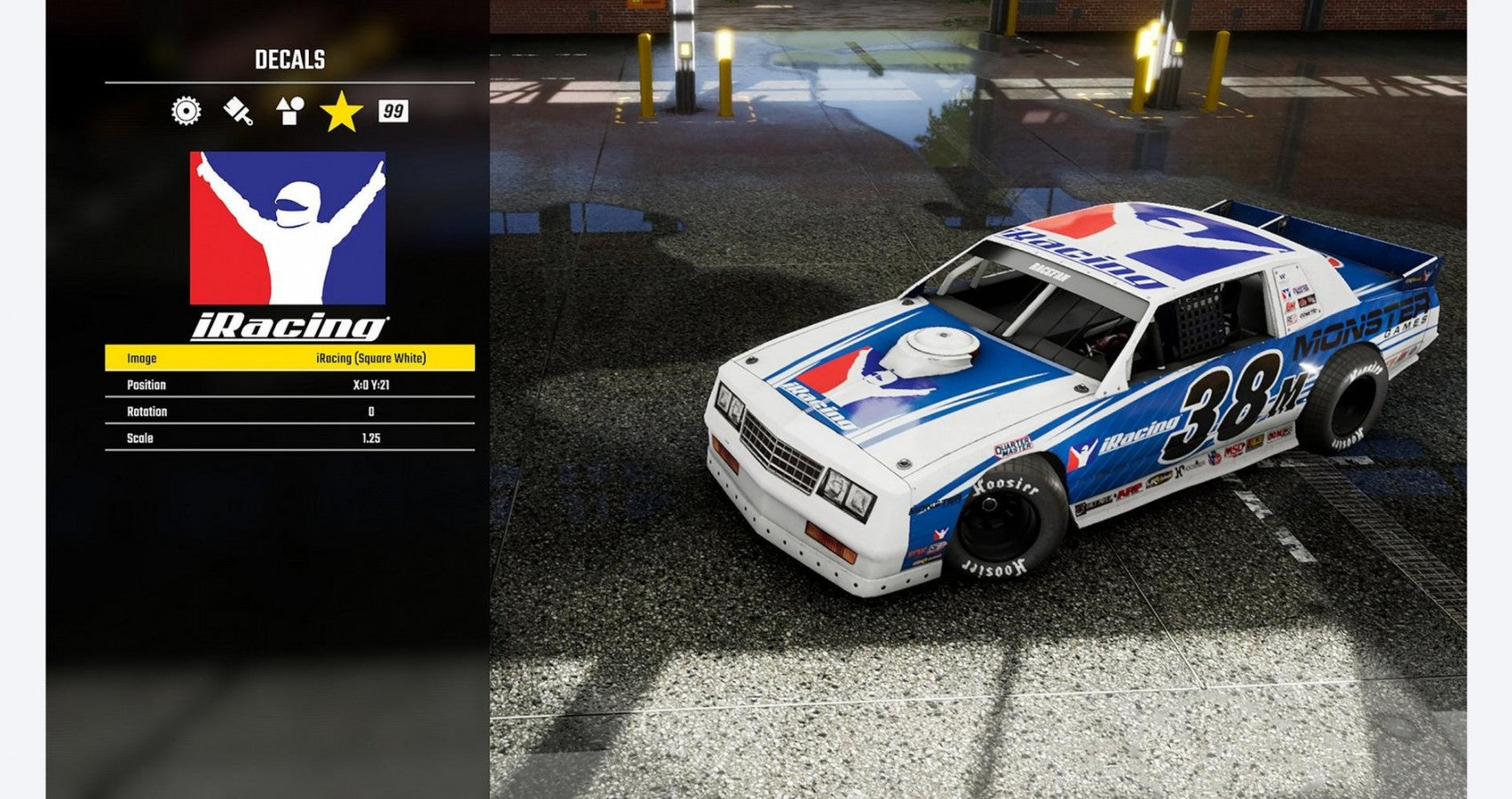The height and width of the screenshot is (799, 1512).
Task: Open the number 99 tab
Action: tap(392, 111)
